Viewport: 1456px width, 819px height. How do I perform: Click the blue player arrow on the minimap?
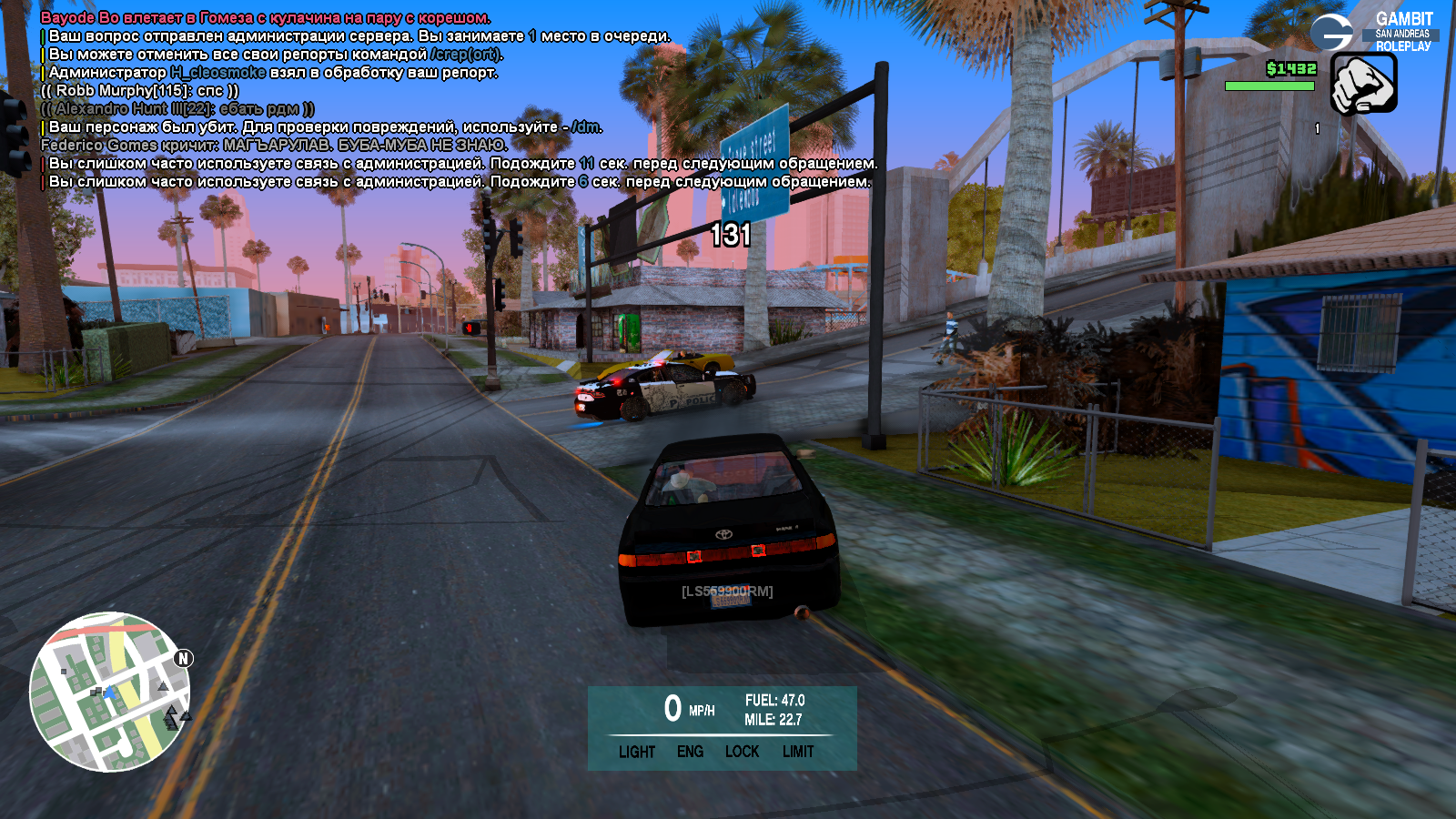(110, 693)
